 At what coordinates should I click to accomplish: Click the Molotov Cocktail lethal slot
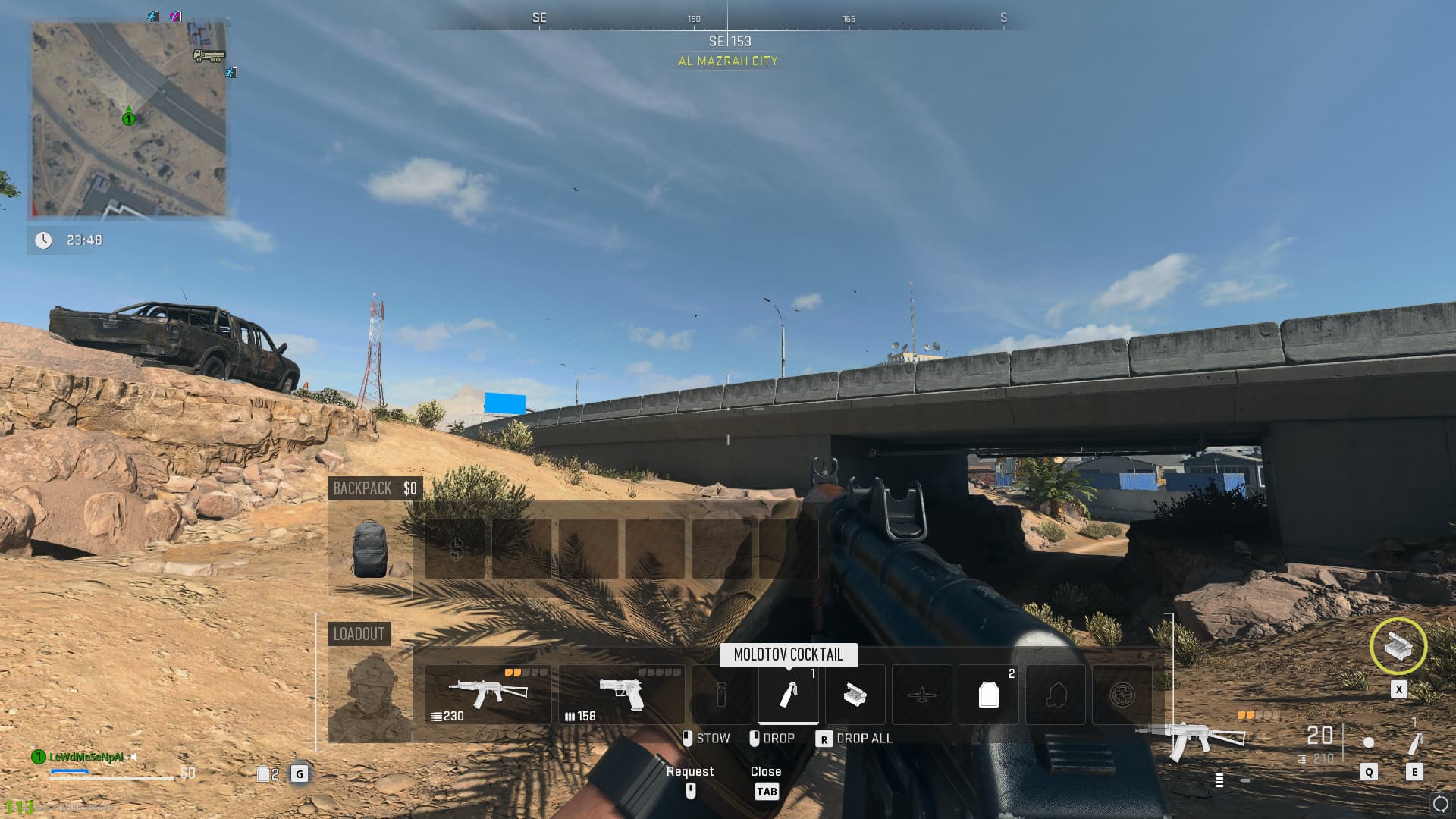(788, 694)
